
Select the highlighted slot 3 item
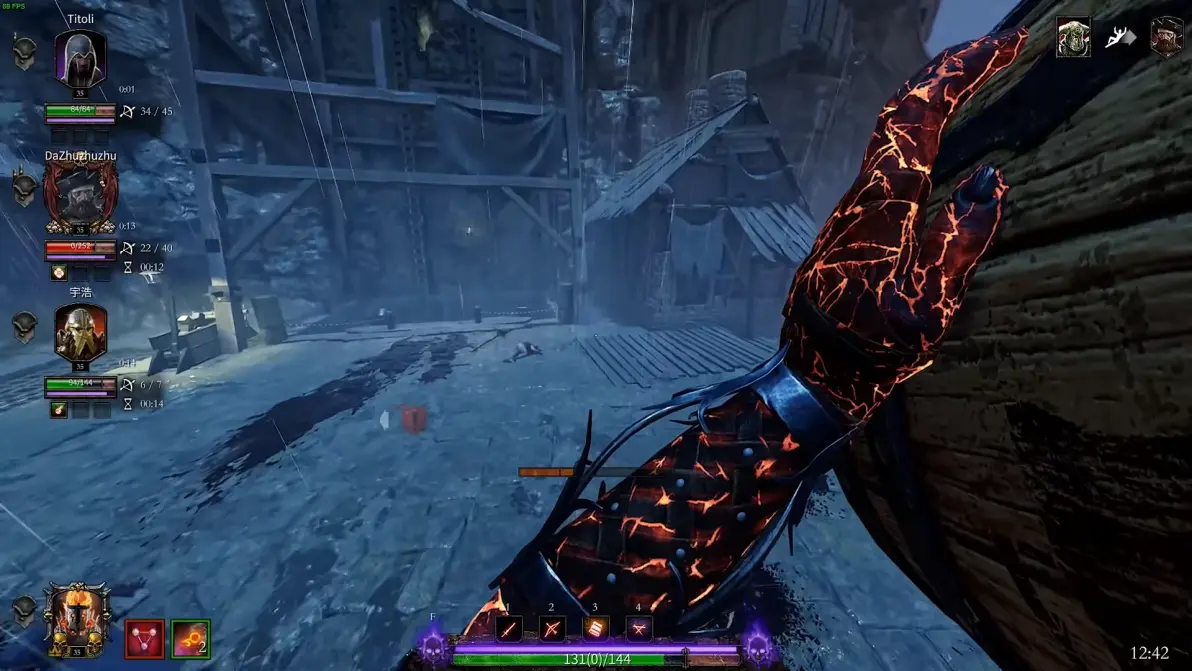(x=596, y=629)
